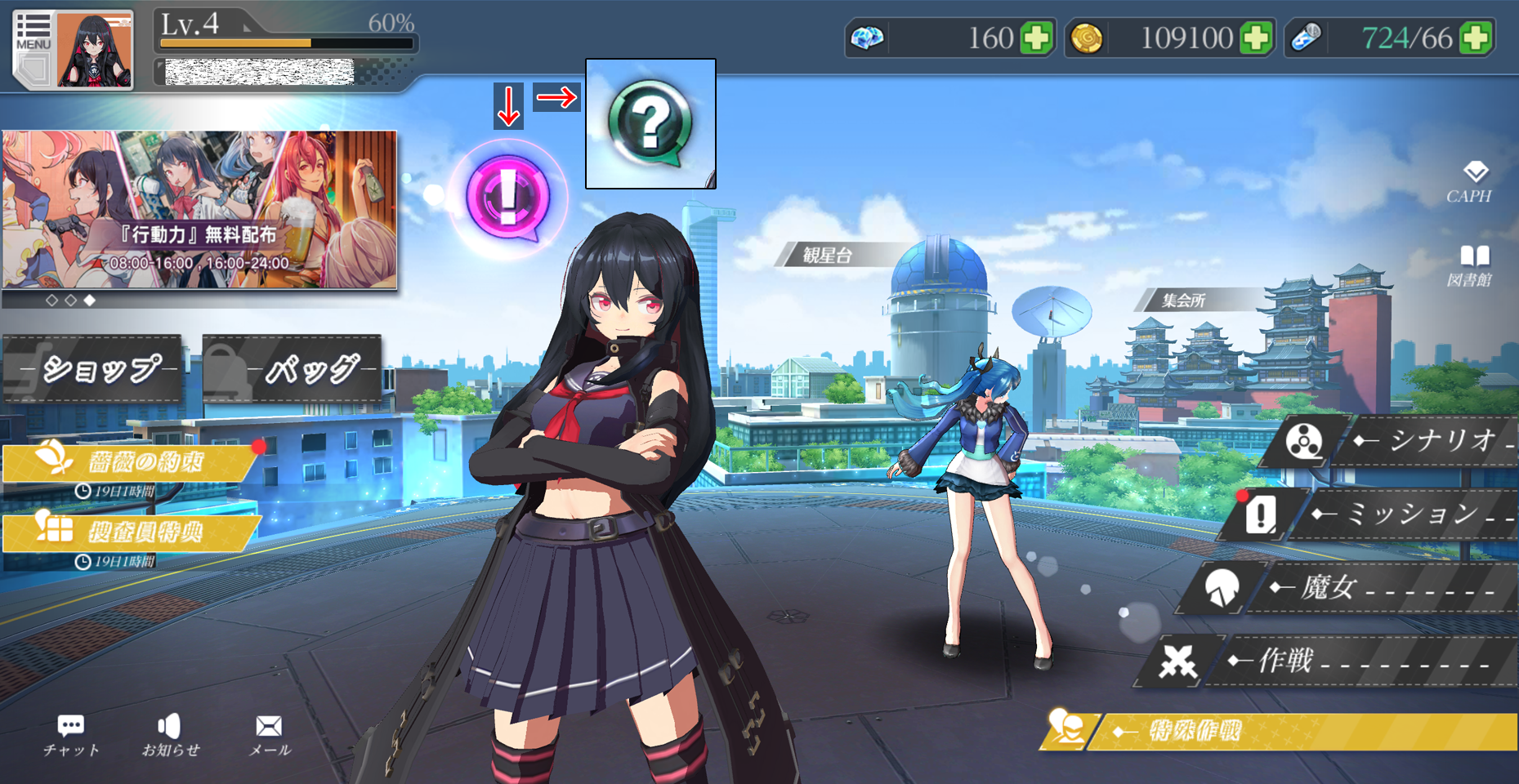Tap the player avatar portrait

point(94,51)
